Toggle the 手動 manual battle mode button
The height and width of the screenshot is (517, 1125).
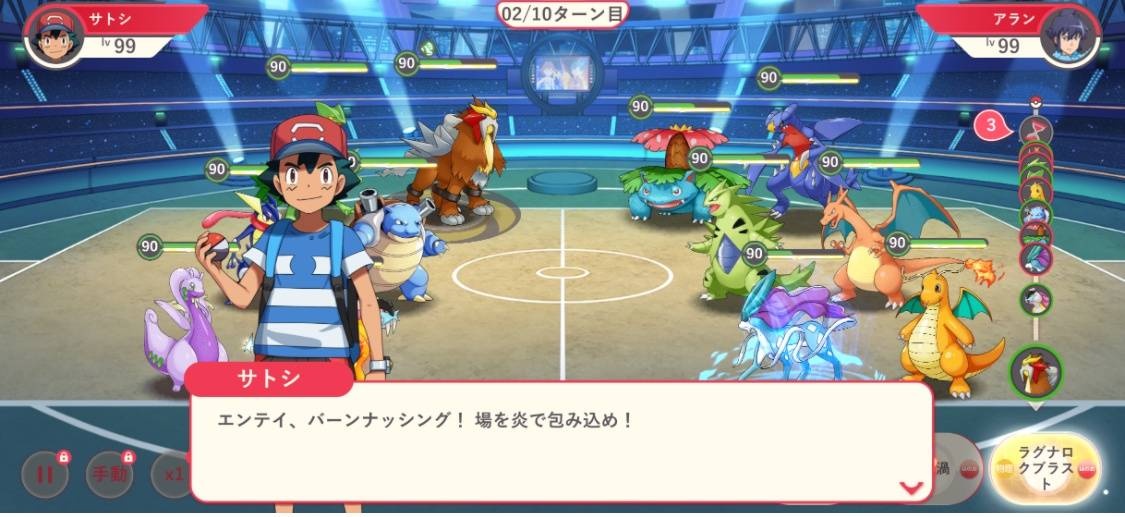coord(111,474)
